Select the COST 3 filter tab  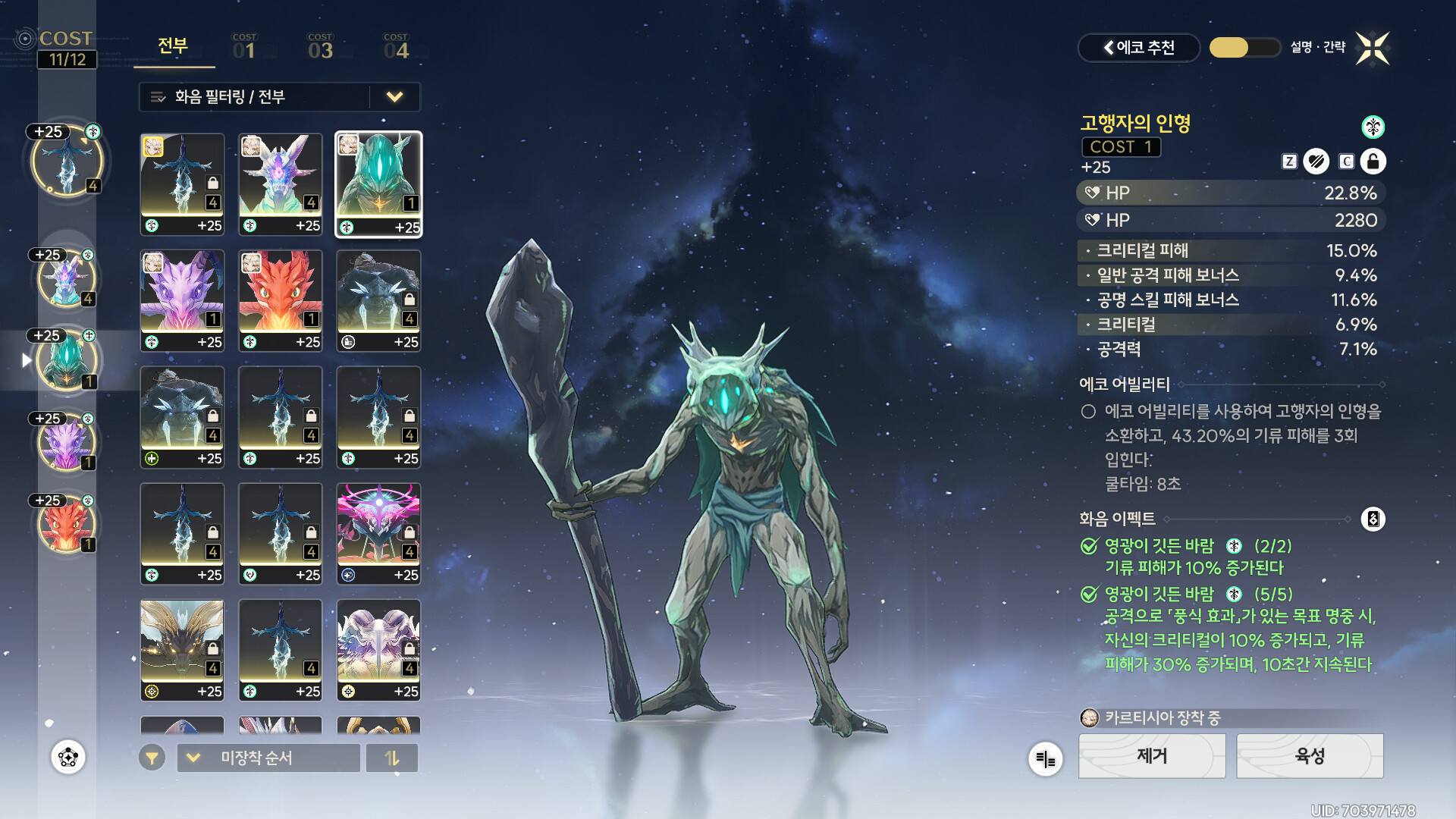[x=320, y=47]
